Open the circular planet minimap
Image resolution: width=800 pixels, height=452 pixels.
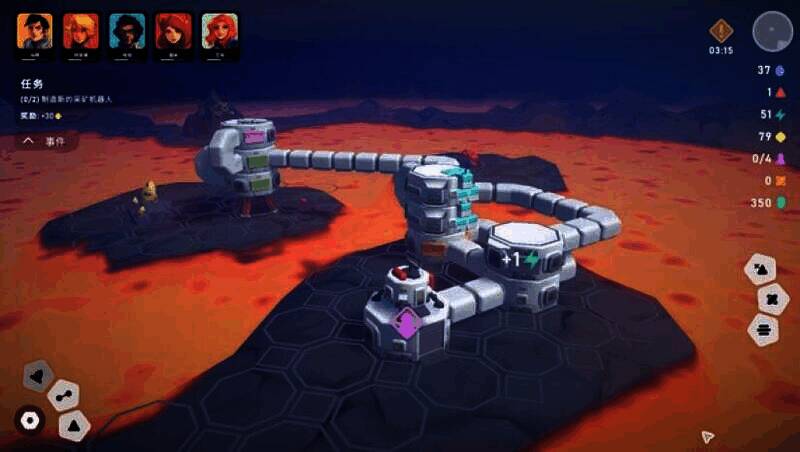(x=772, y=31)
